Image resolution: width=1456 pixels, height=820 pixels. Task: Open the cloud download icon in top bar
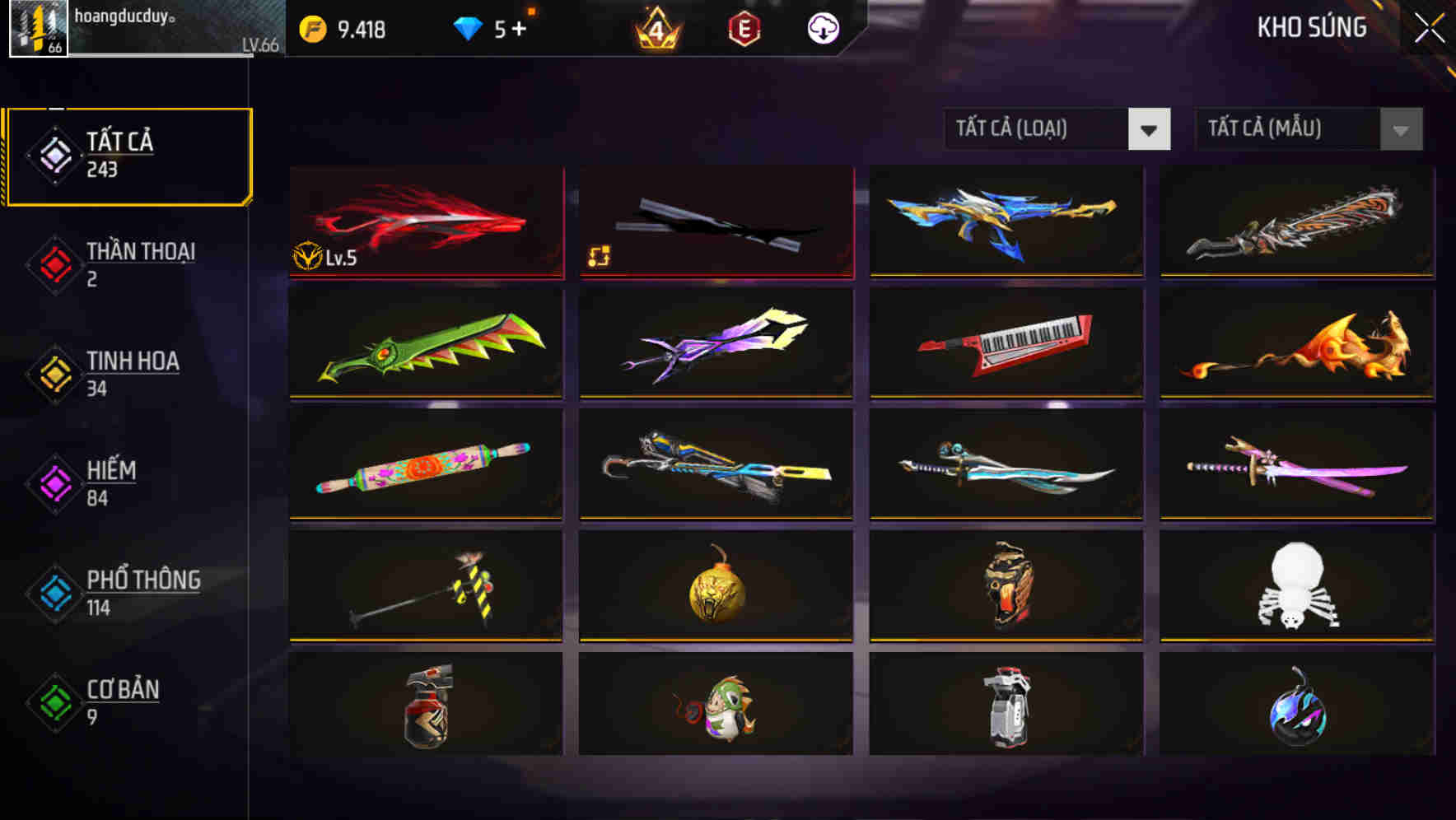821,27
